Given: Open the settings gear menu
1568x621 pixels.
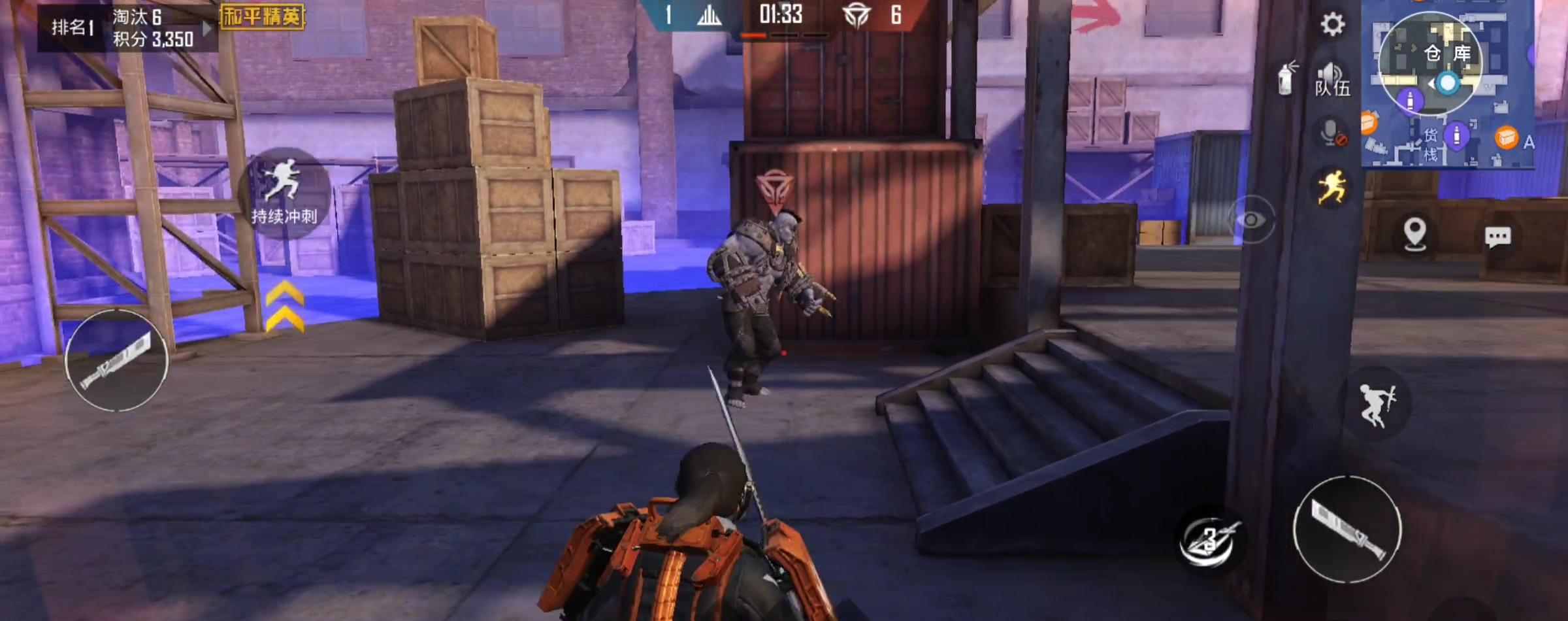Looking at the screenshot, I should pyautogui.click(x=1332, y=25).
